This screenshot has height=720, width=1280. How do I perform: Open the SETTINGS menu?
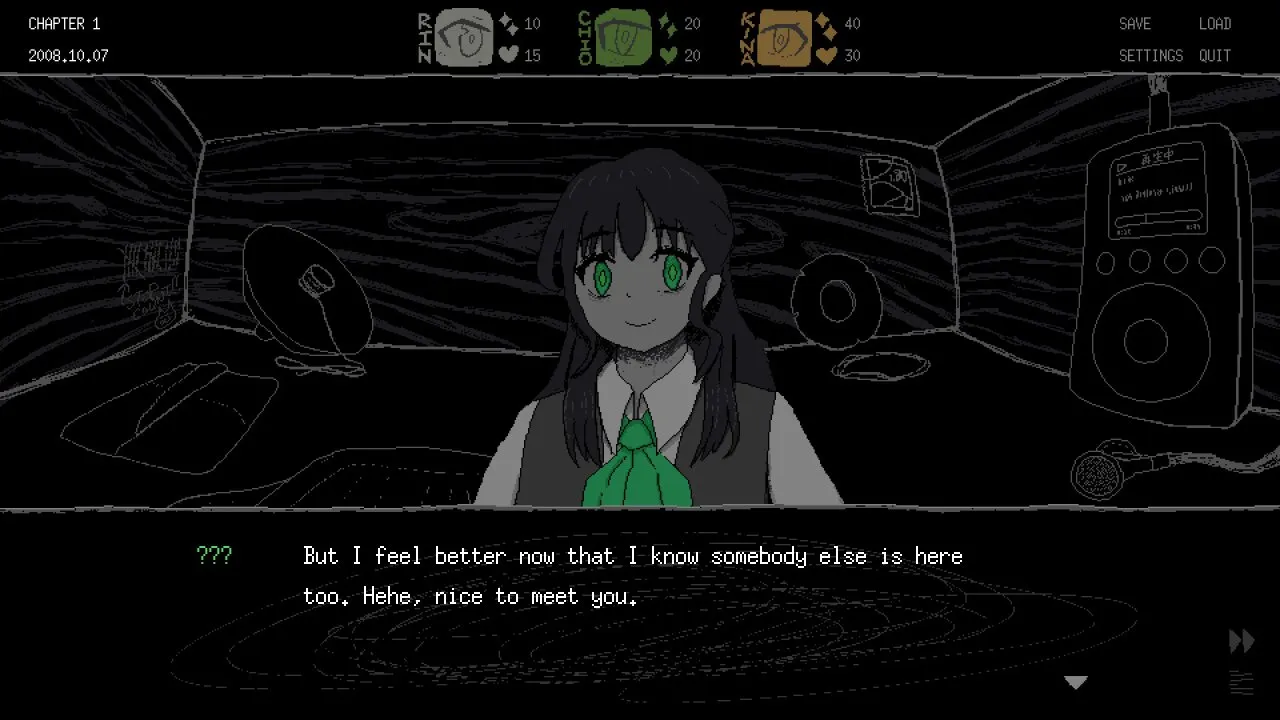[x=1151, y=56]
